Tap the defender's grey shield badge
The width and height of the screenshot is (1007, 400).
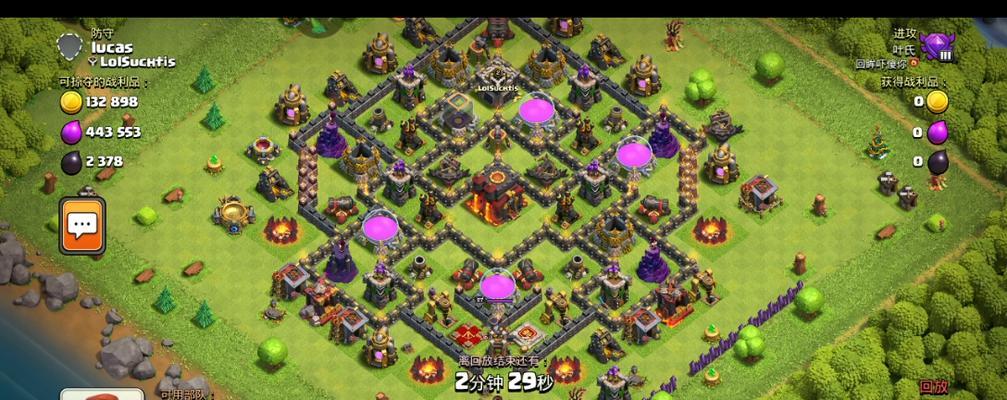pyautogui.click(x=70, y=46)
